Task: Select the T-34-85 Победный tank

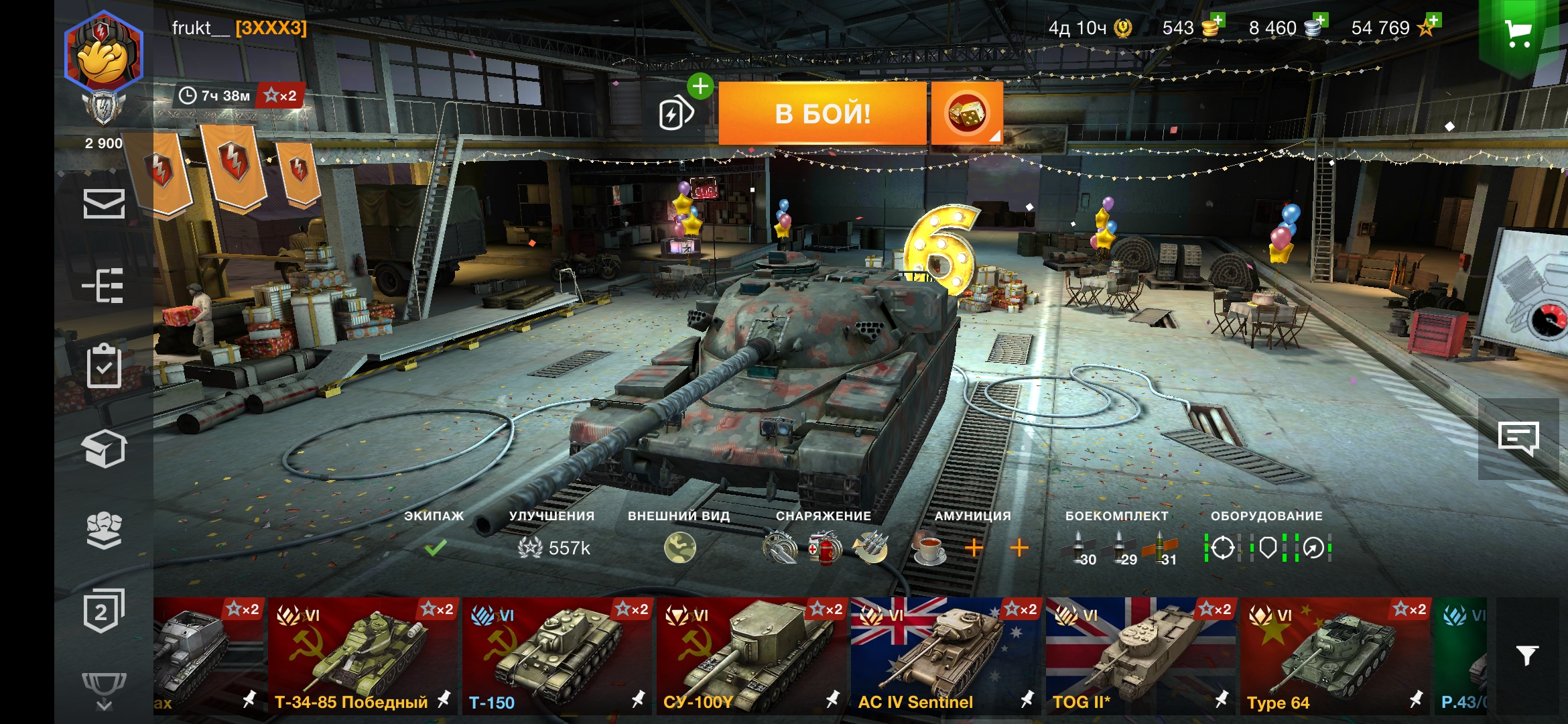Action: [x=363, y=656]
